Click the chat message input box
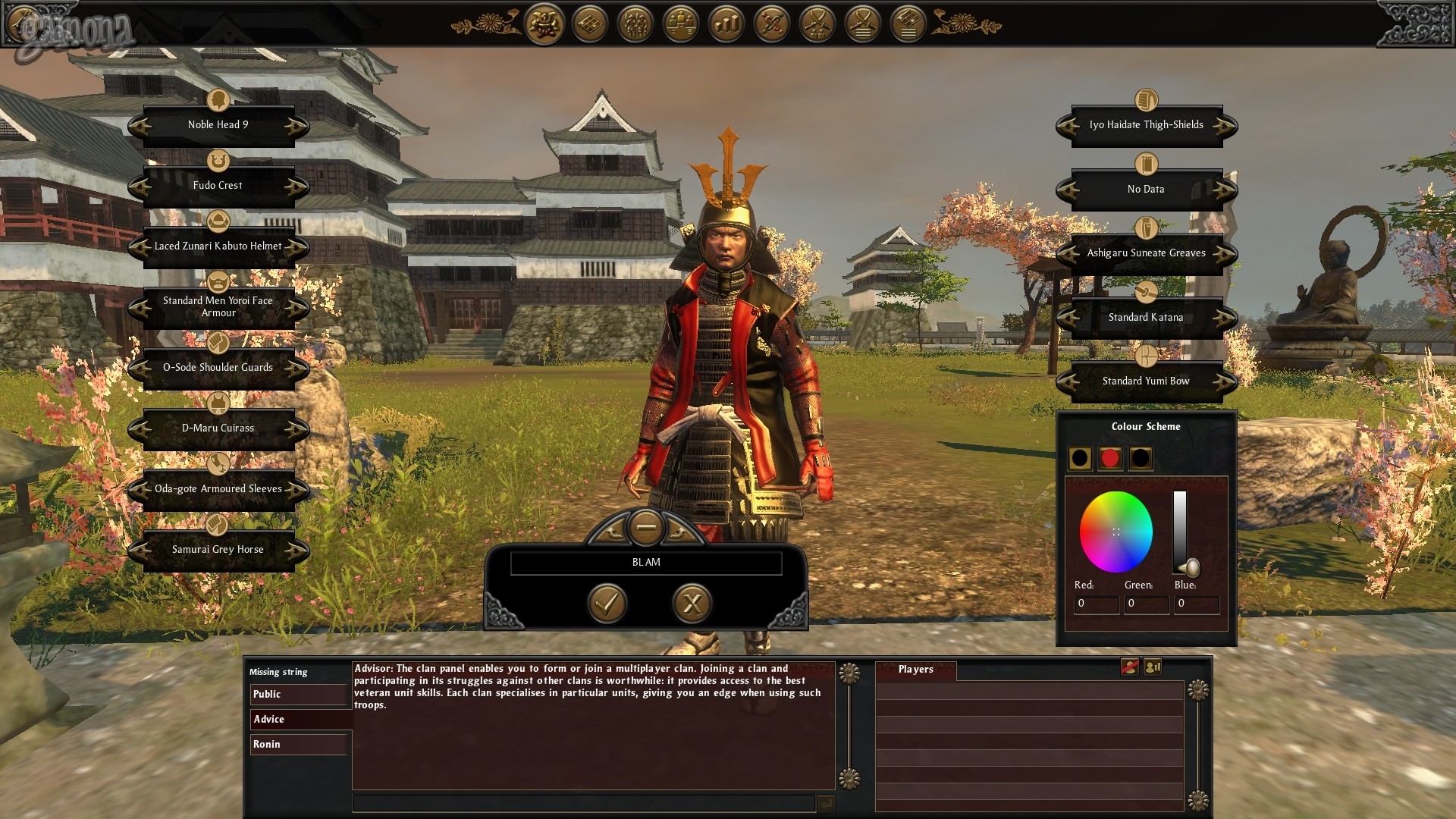Image resolution: width=1456 pixels, height=819 pixels. click(x=584, y=803)
